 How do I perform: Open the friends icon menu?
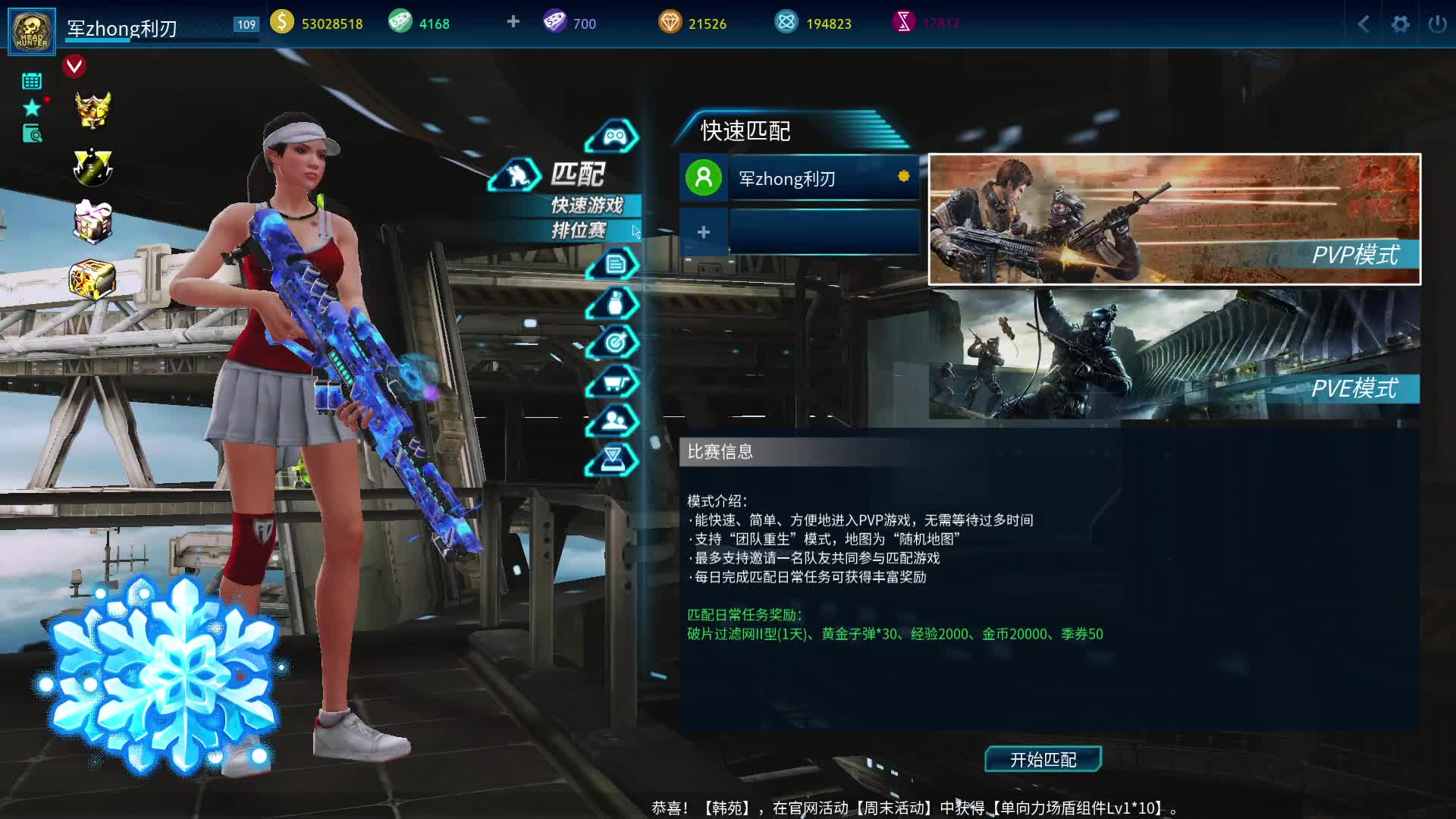(x=613, y=420)
